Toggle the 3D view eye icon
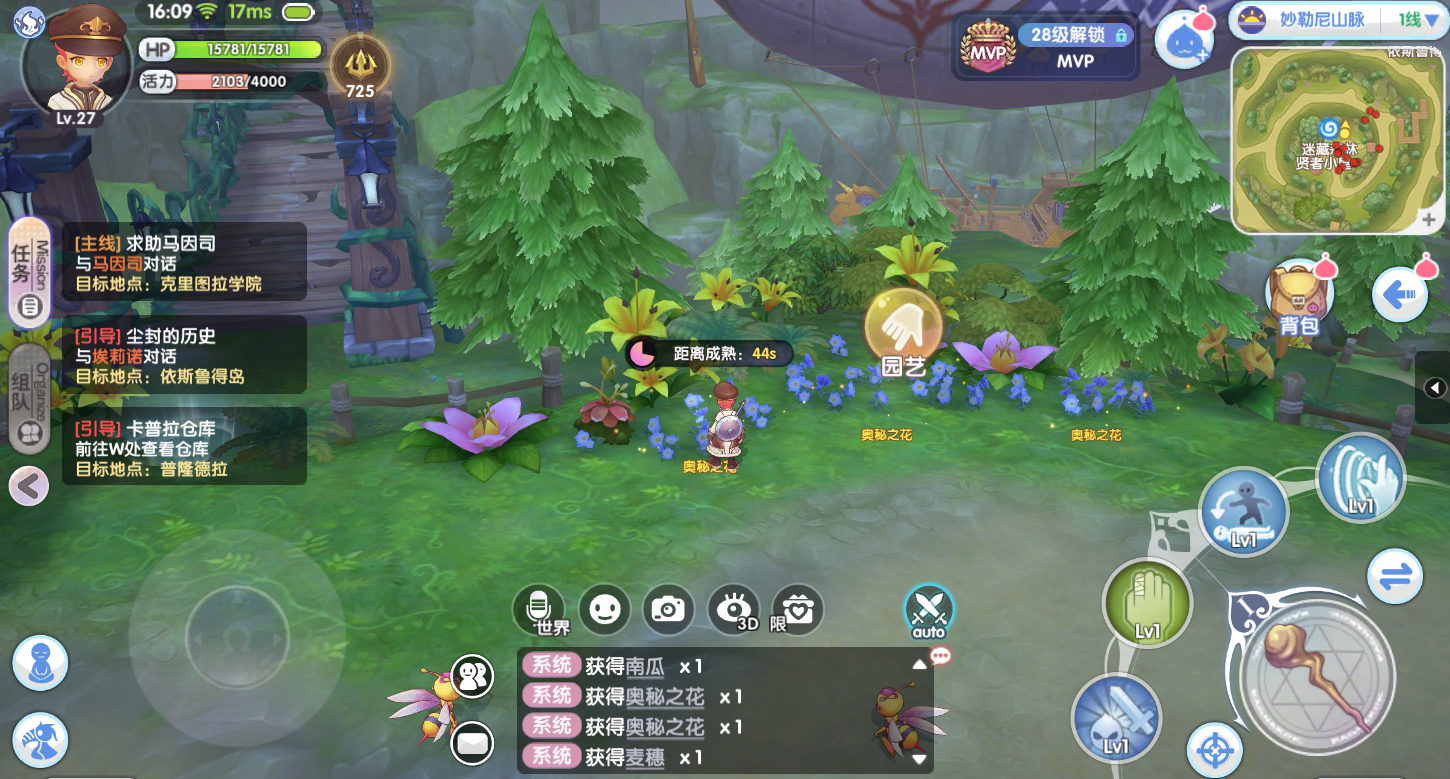 pos(733,608)
